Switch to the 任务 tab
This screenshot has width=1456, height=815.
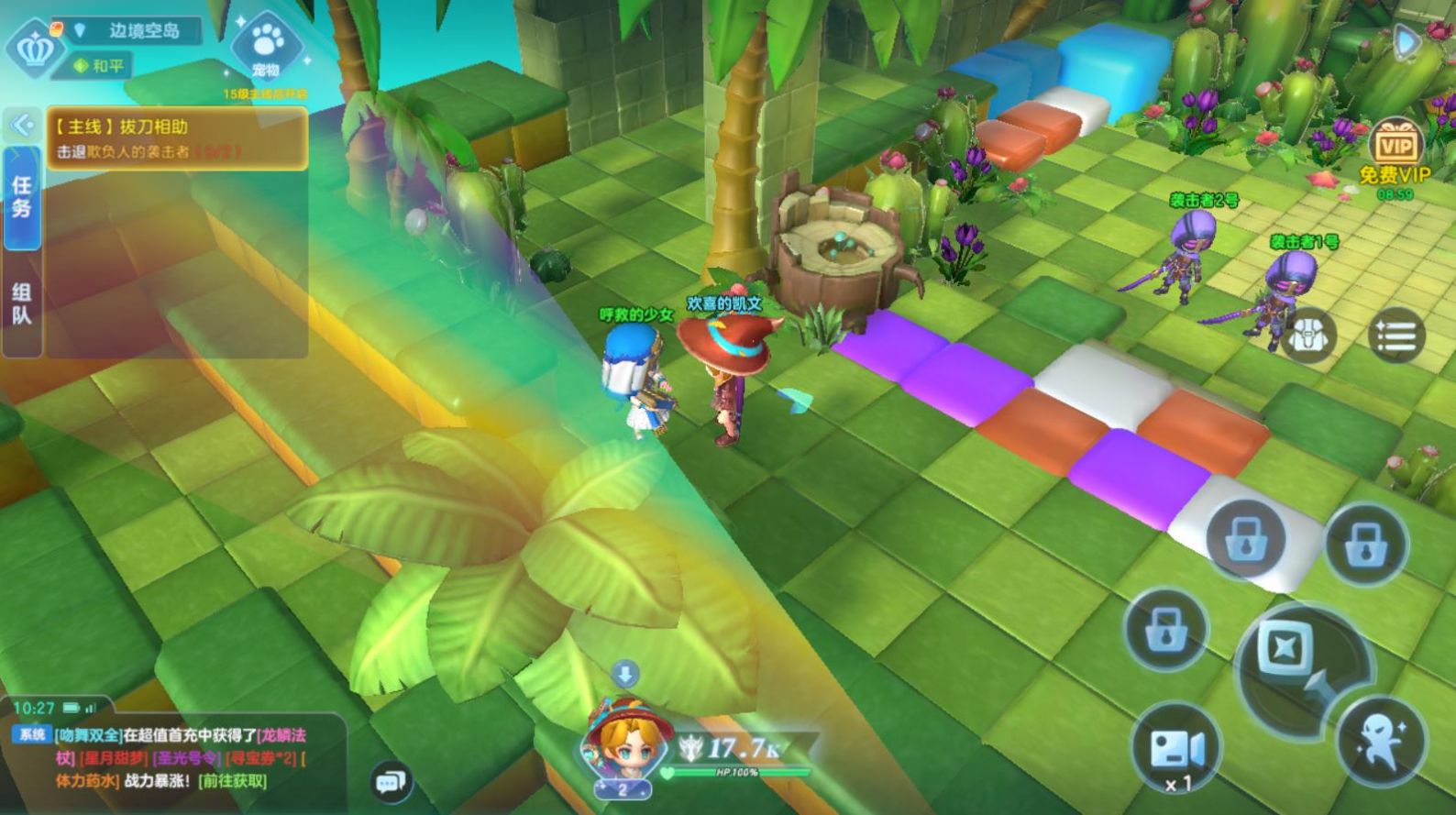22,197
